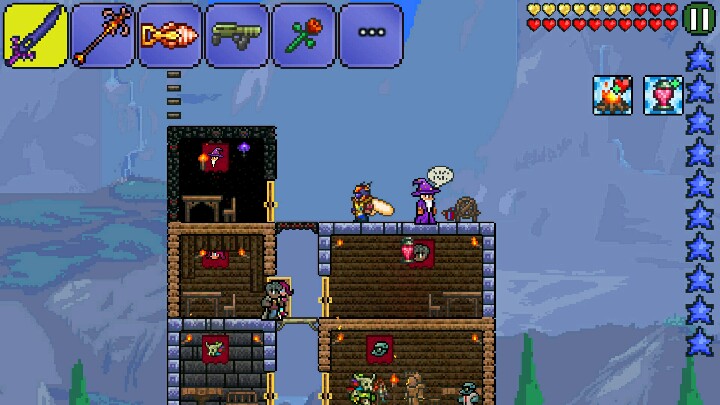The width and height of the screenshot is (720, 405).
Task: Tap the campfire buff icon
Action: (x=612, y=95)
